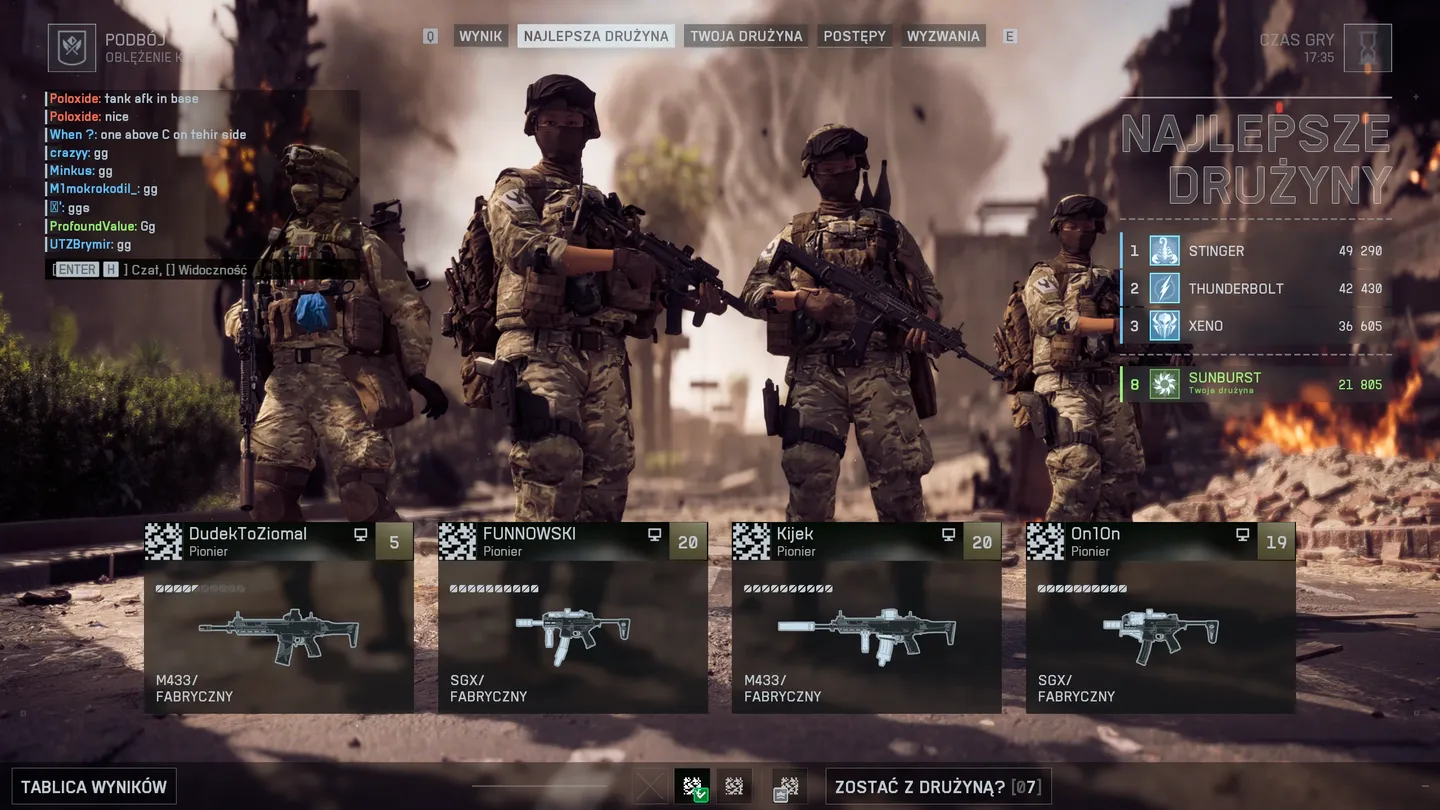This screenshot has height=810, width=1440.
Task: Switch to the WYZWANIA tab
Action: (943, 36)
